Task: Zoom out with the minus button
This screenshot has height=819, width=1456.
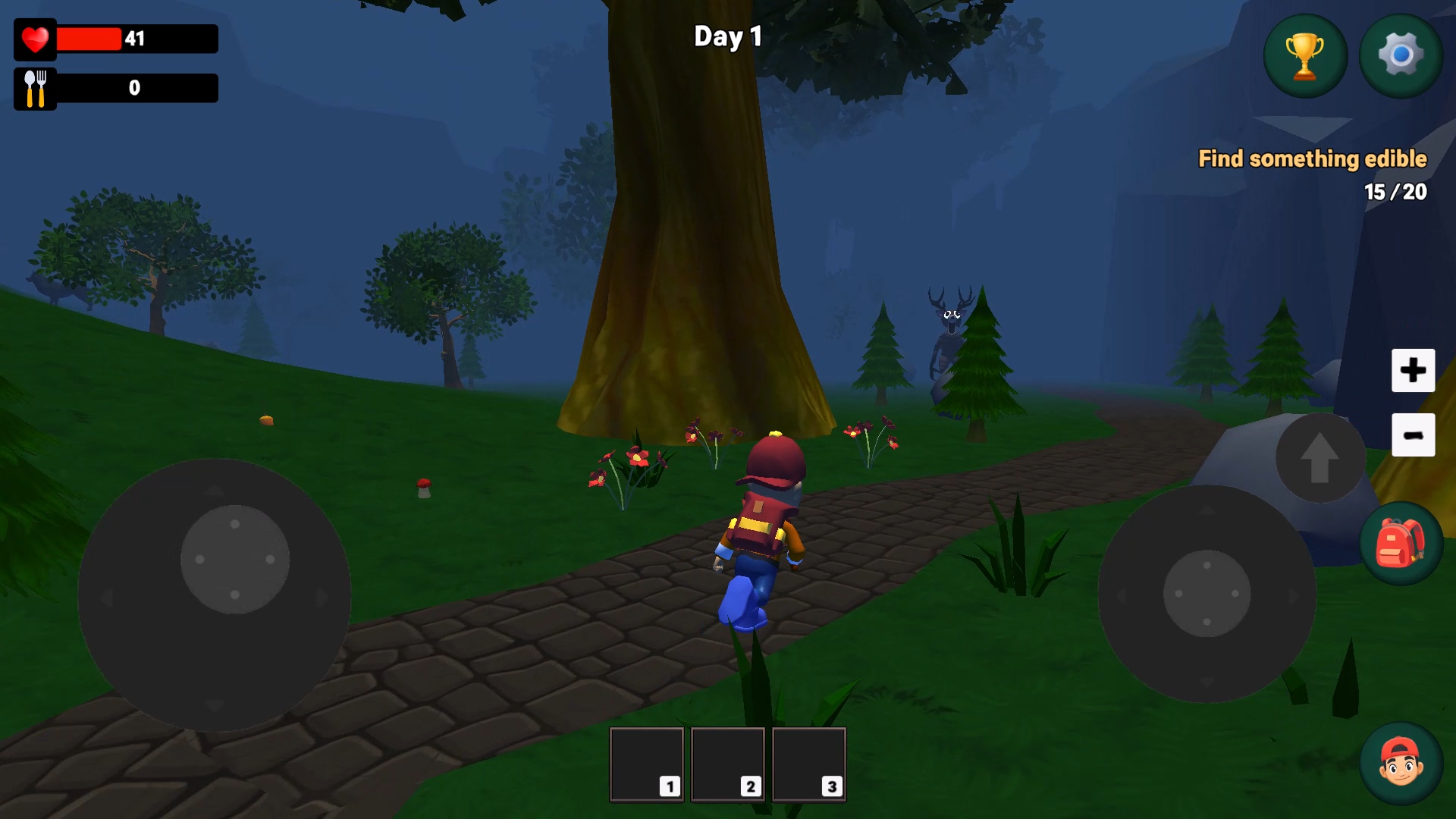Action: [1413, 435]
